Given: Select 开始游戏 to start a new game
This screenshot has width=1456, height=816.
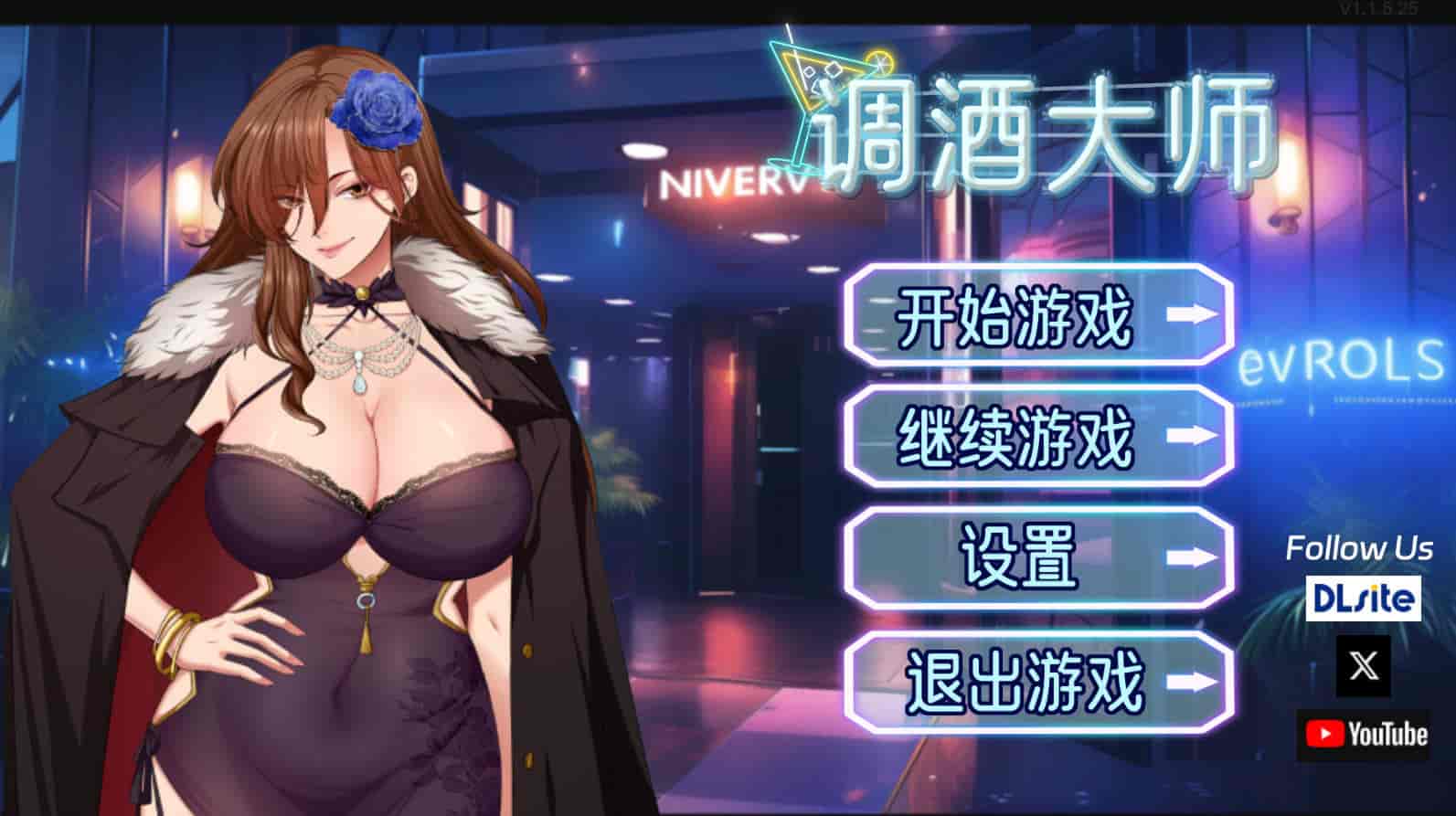Looking at the screenshot, I should pos(1015,315).
